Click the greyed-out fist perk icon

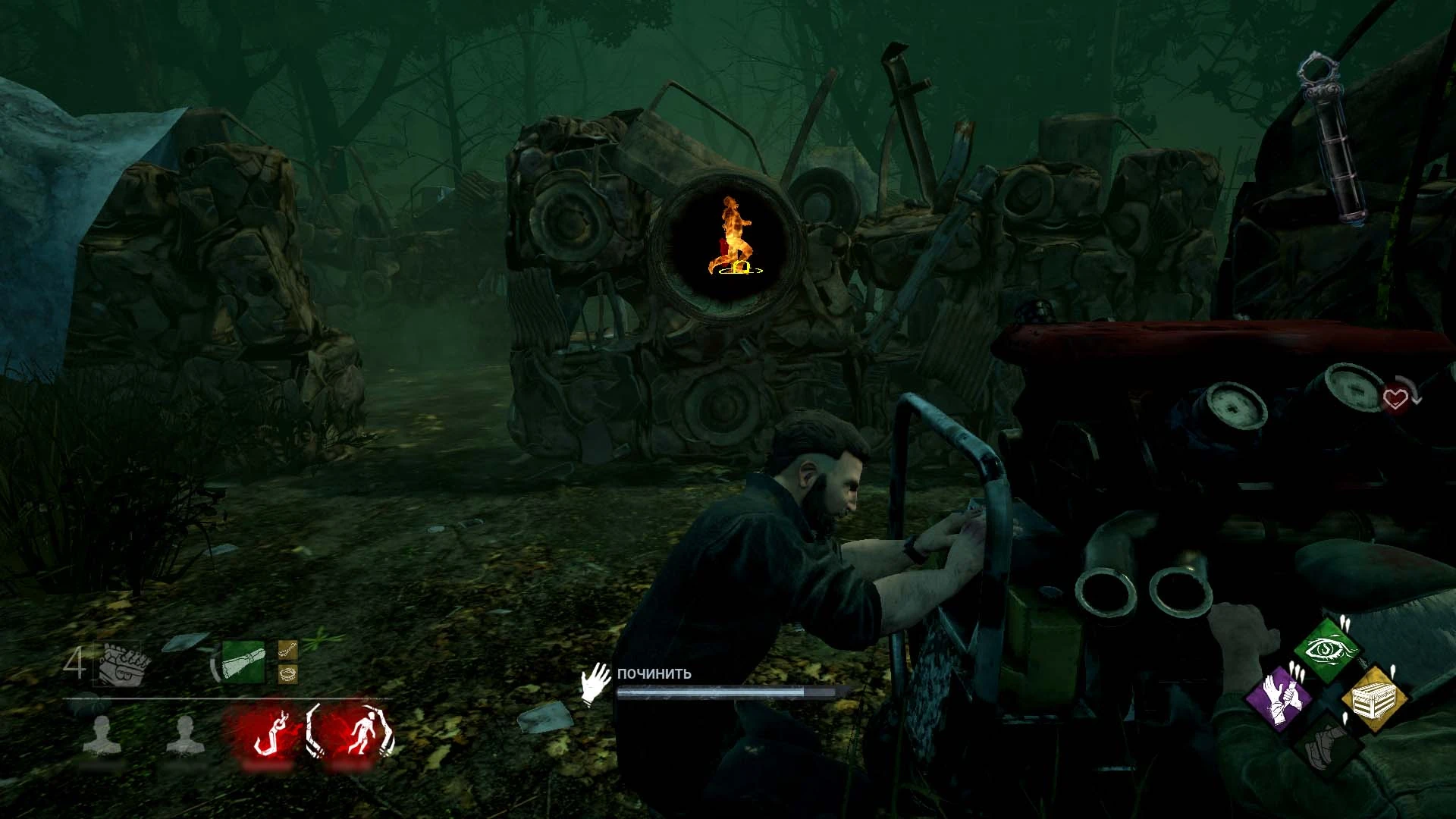1327,743
